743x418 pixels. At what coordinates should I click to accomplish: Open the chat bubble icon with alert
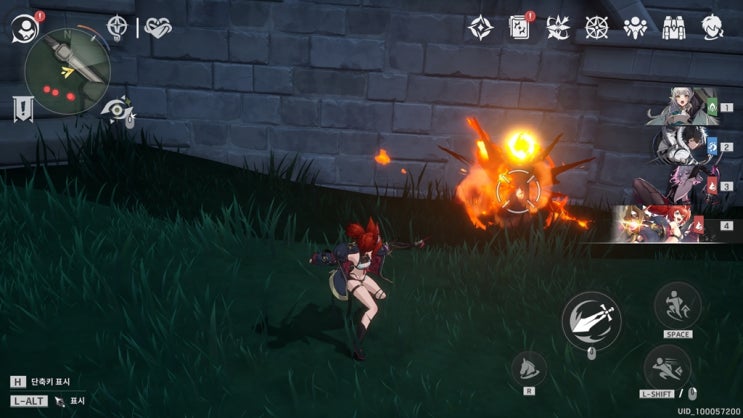point(23,28)
